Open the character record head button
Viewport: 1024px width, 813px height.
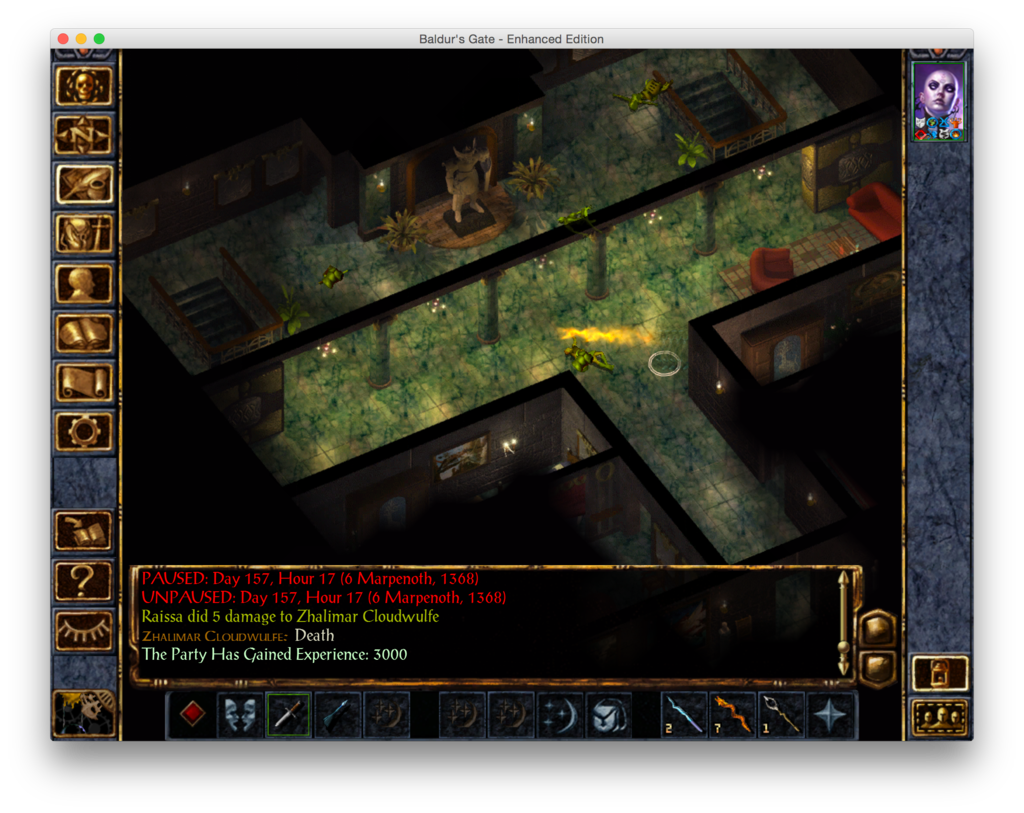[84, 283]
